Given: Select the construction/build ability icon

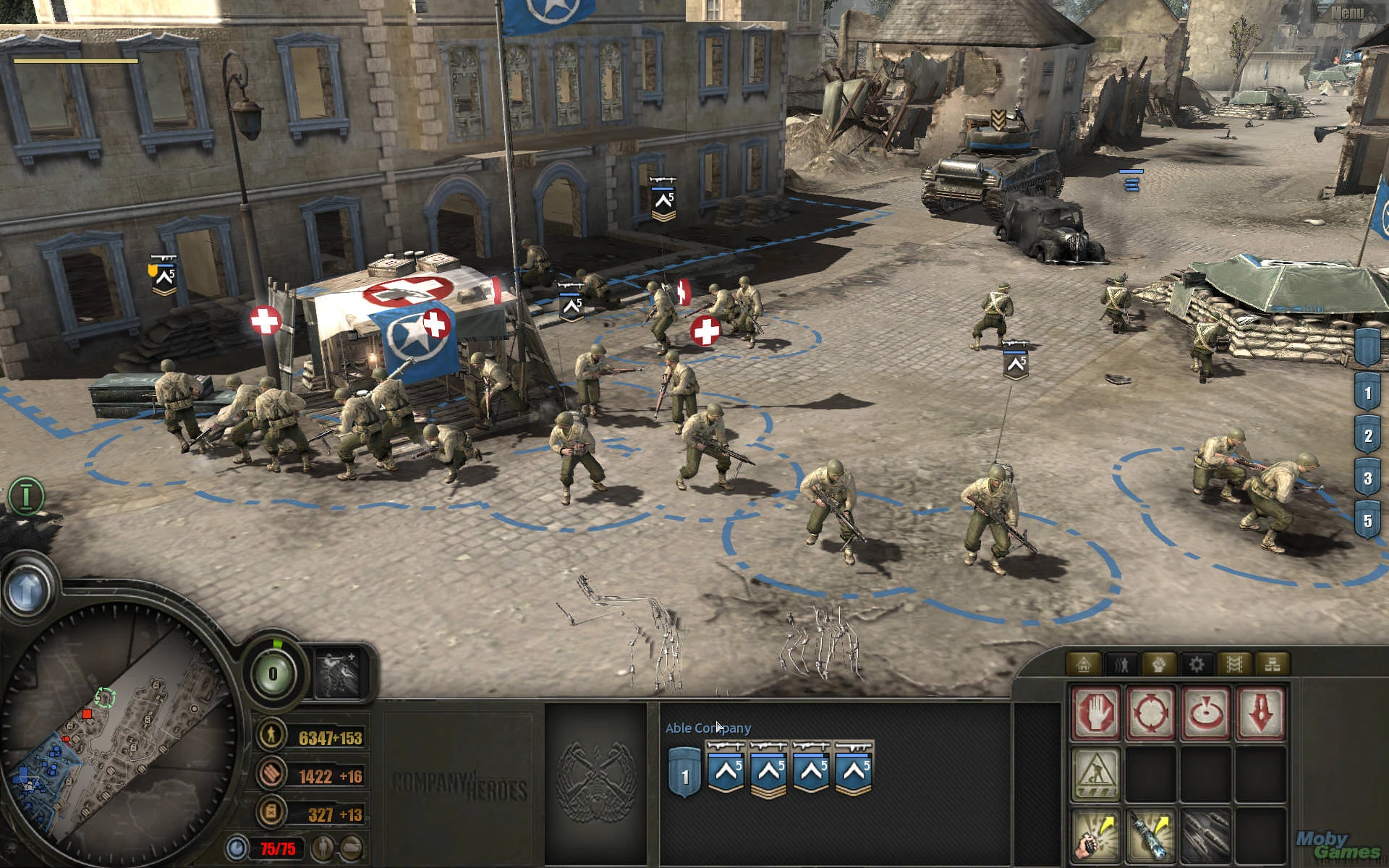Looking at the screenshot, I should [x=1096, y=775].
